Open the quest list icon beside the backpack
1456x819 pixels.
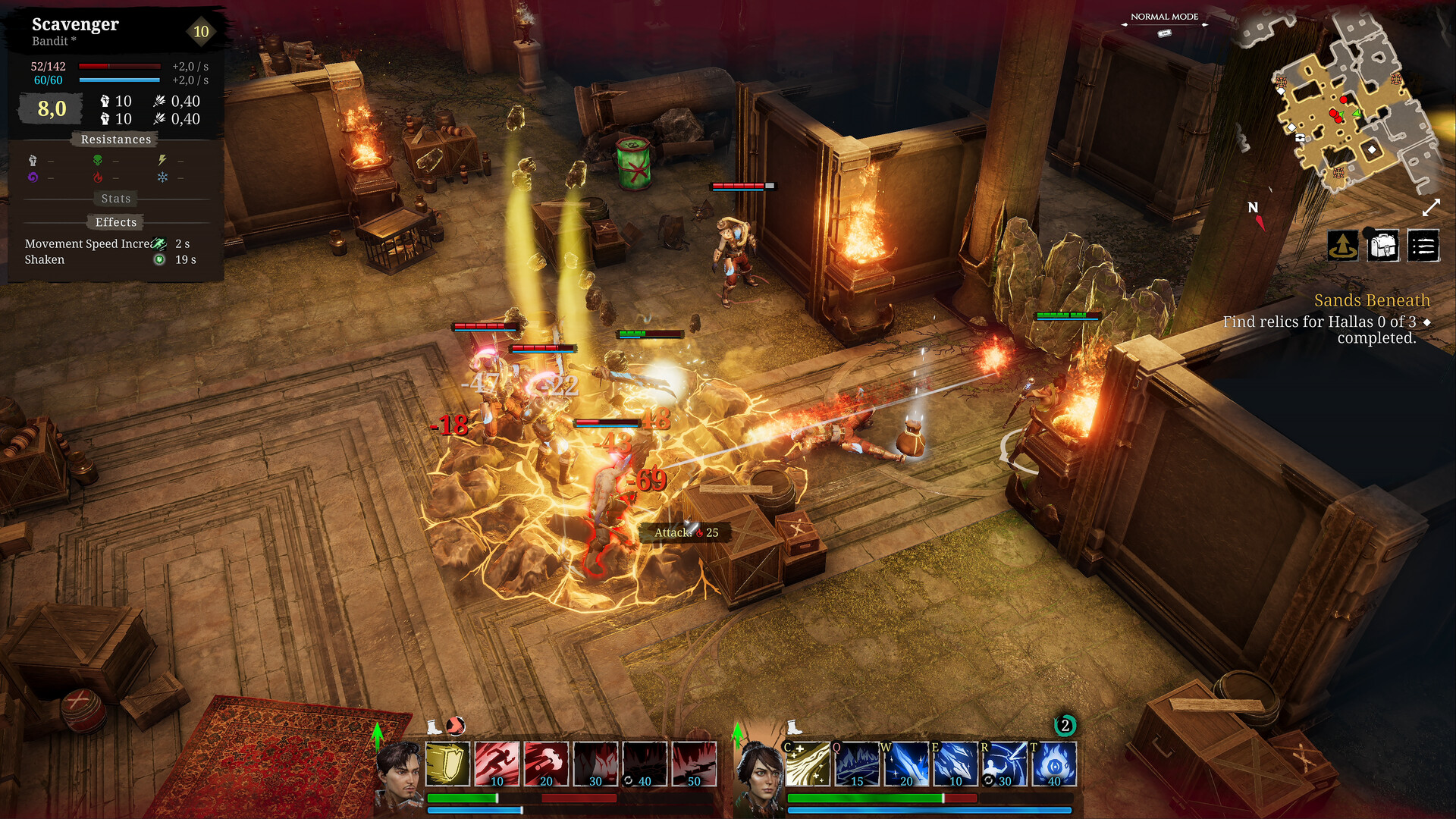(1423, 246)
